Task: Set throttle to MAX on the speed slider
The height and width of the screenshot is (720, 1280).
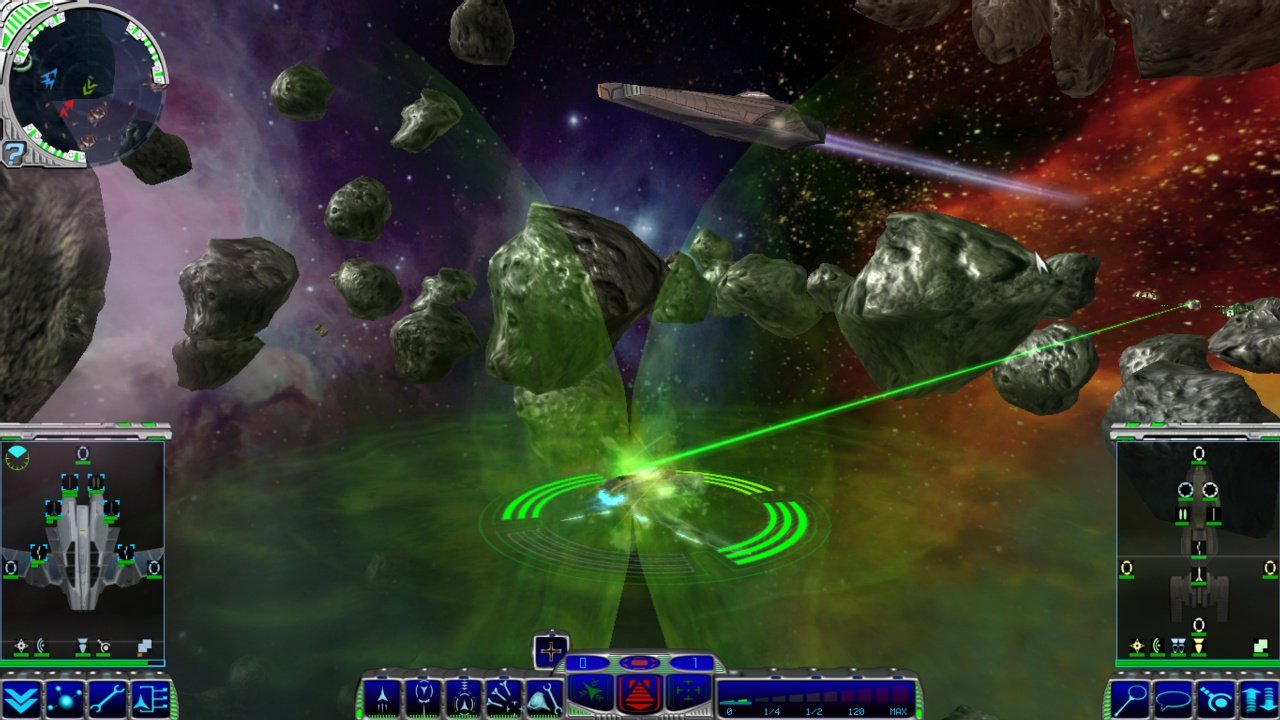Action: (x=898, y=709)
